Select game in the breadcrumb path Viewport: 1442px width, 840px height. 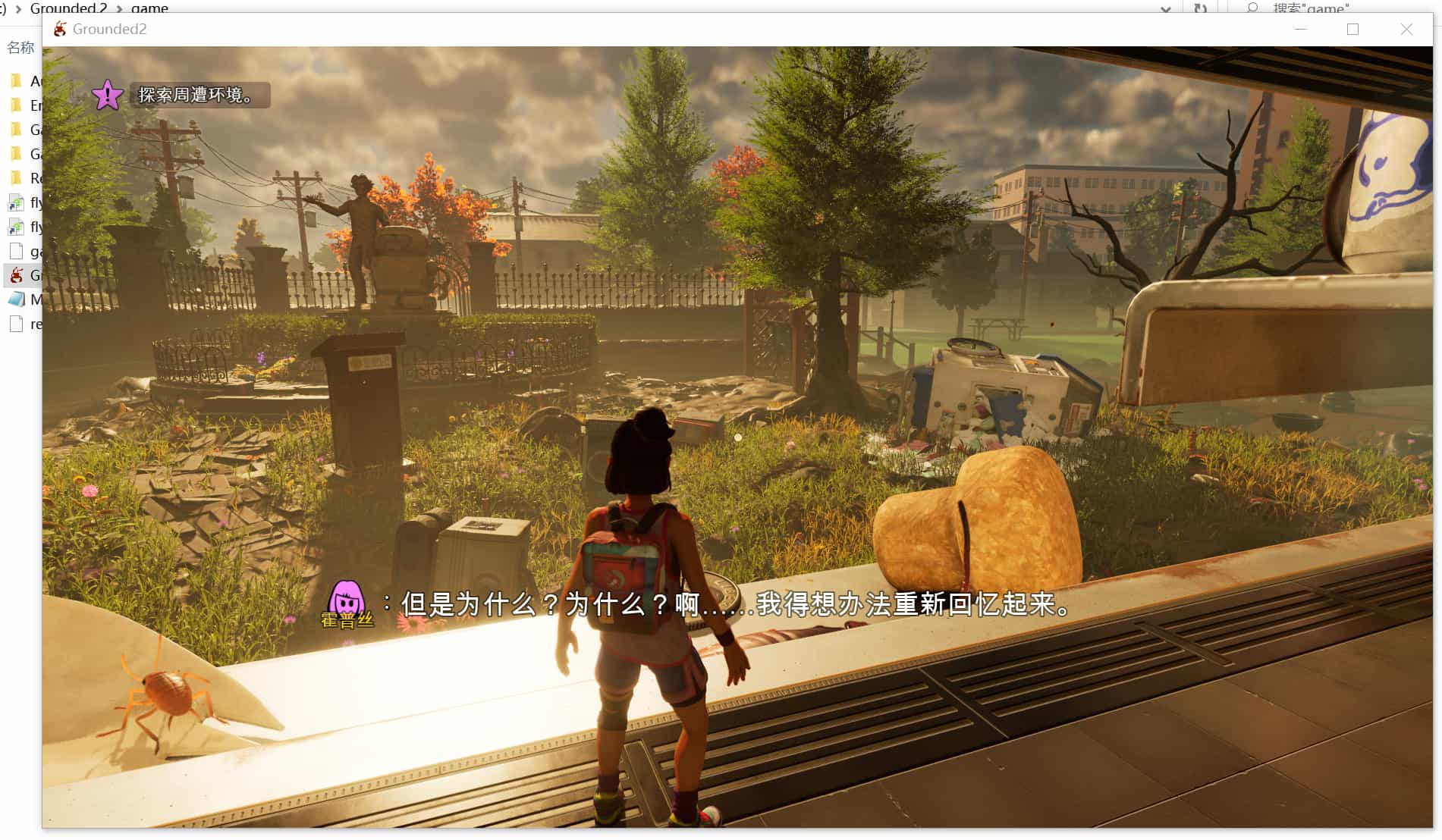[149, 8]
